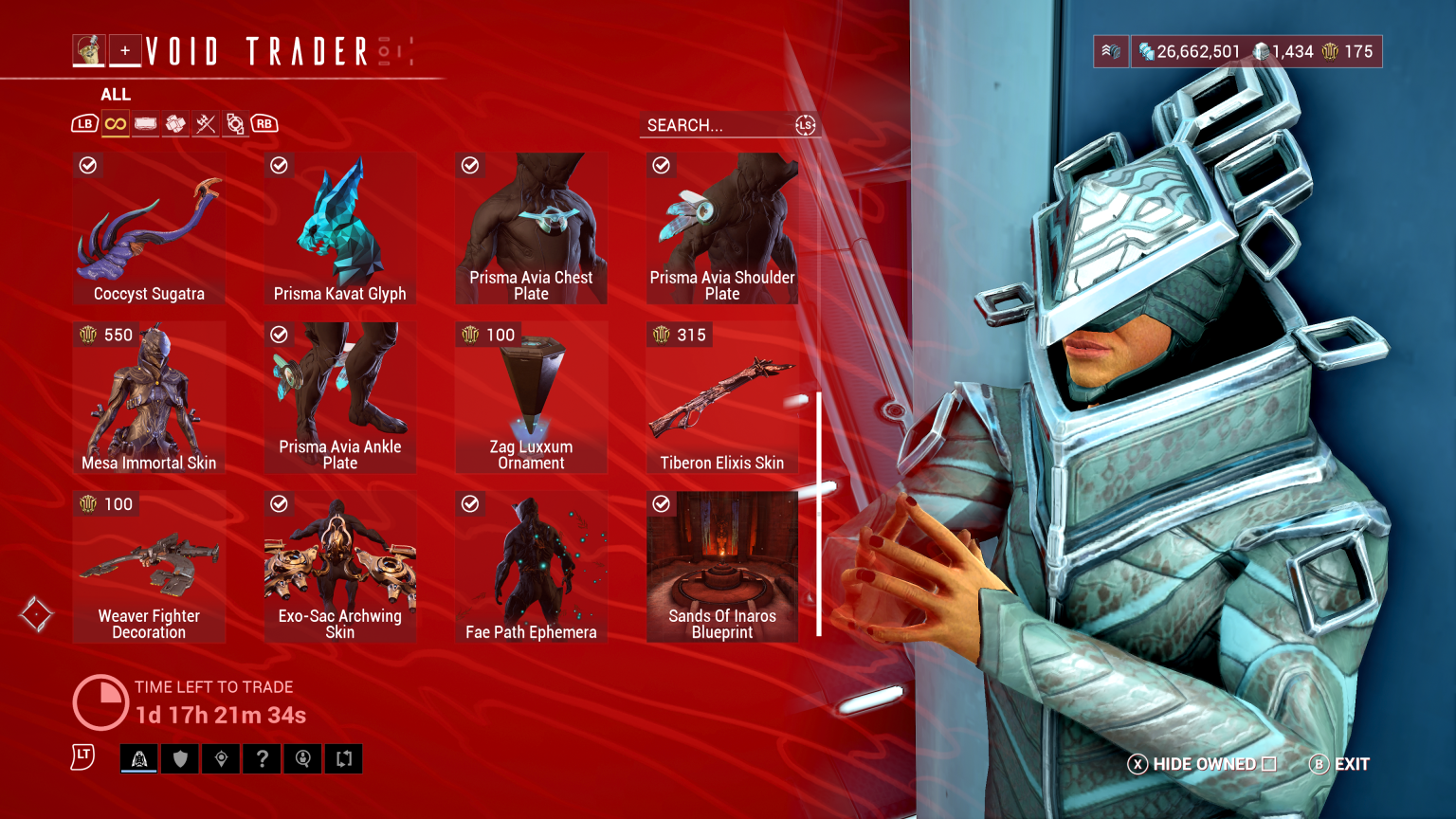Select the shield icon in the bottom bar
The height and width of the screenshot is (819, 1456).
point(179,758)
